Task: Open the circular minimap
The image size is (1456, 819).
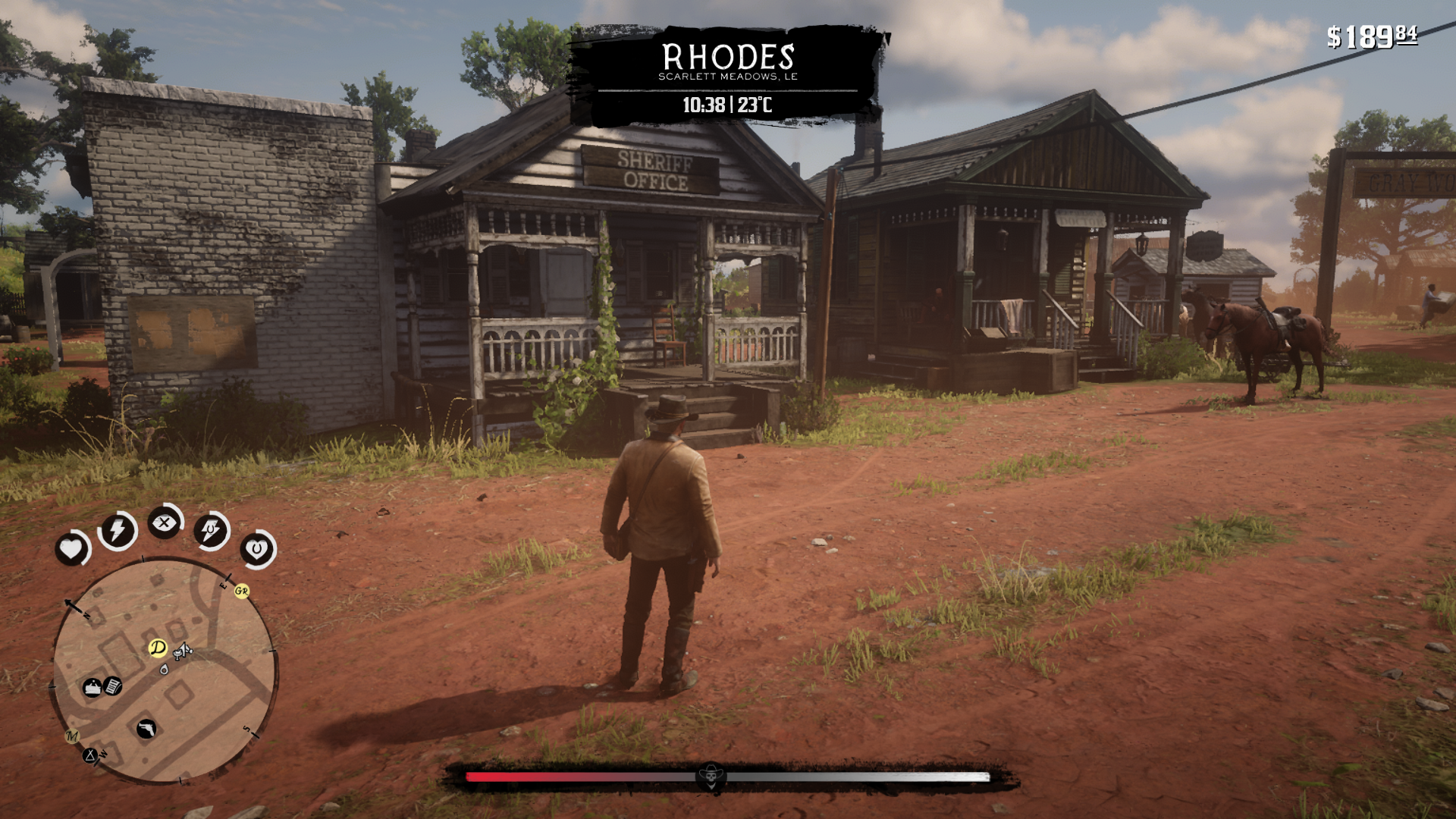Action: point(165,671)
